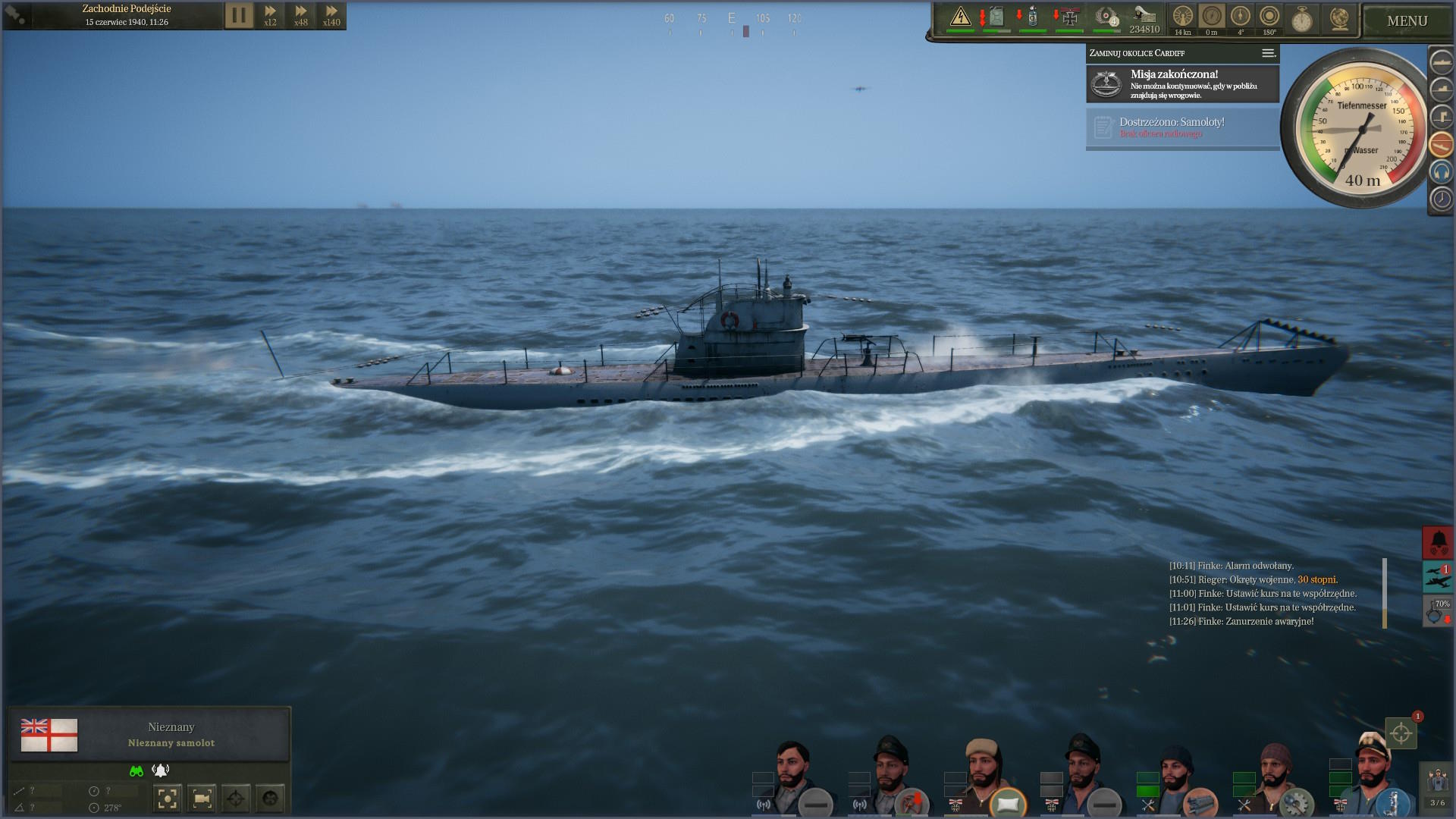Screen dimensions: 1456x819
Task: Click the Misja zakończona notification
Action: point(1182,84)
